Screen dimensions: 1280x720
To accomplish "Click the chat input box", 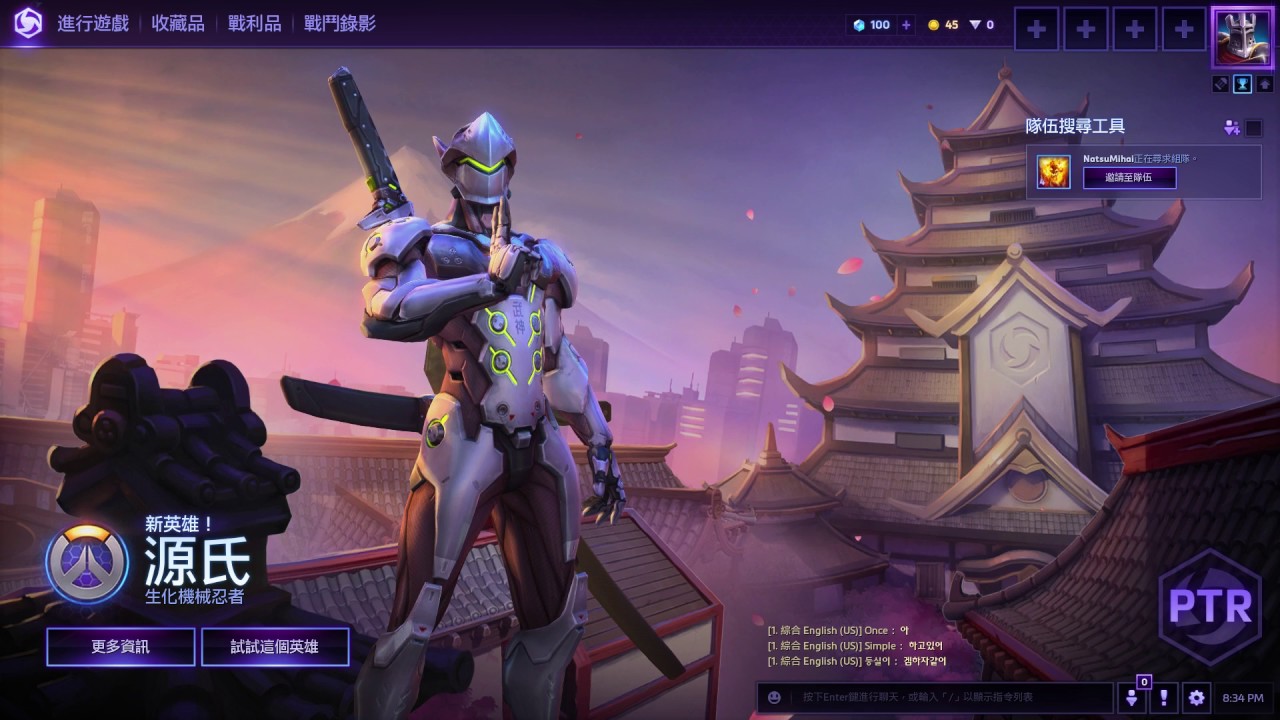I will click(x=950, y=697).
